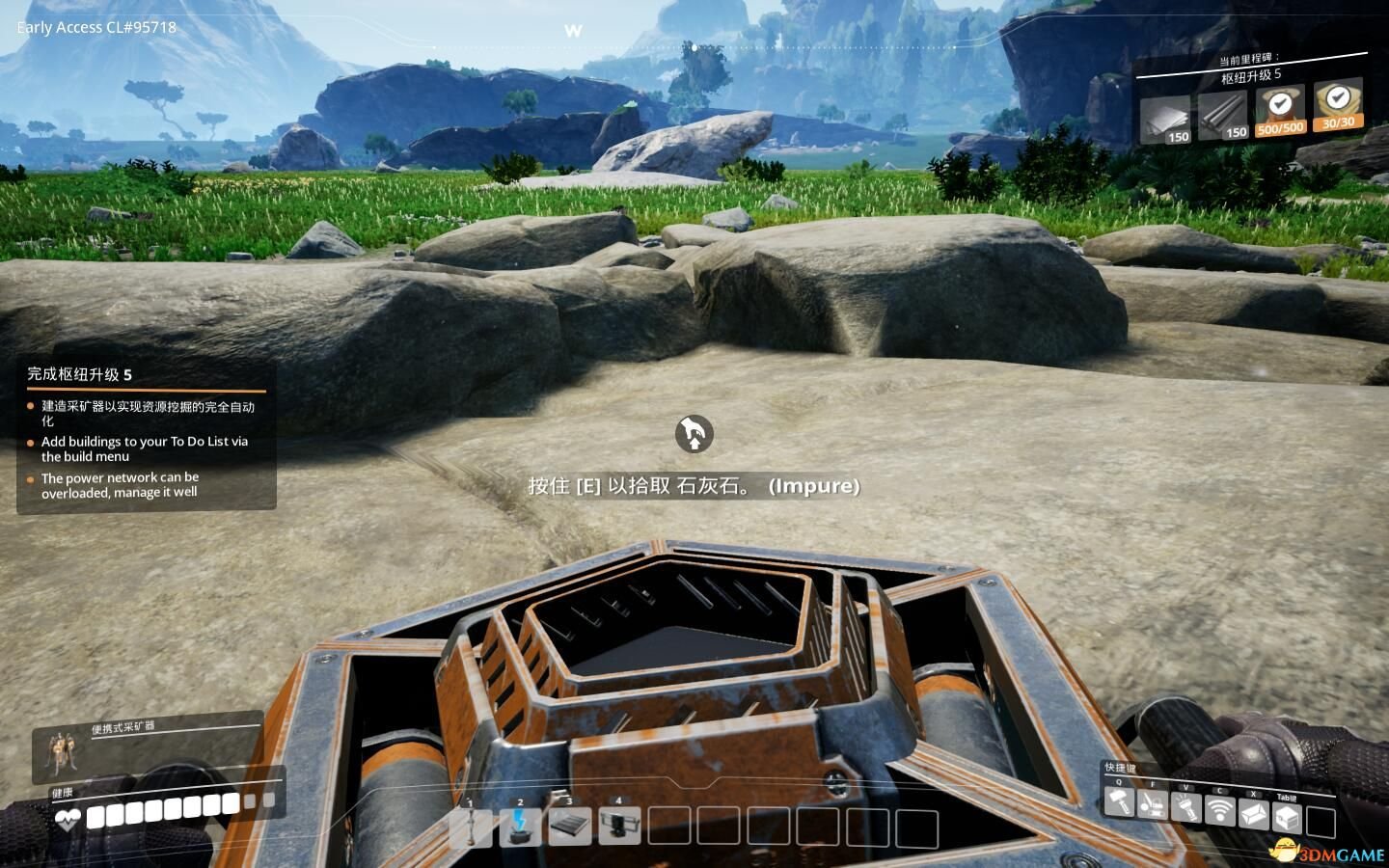This screenshot has height=868, width=1389.
Task: Click the To Do List objective text
Action: pos(145,448)
